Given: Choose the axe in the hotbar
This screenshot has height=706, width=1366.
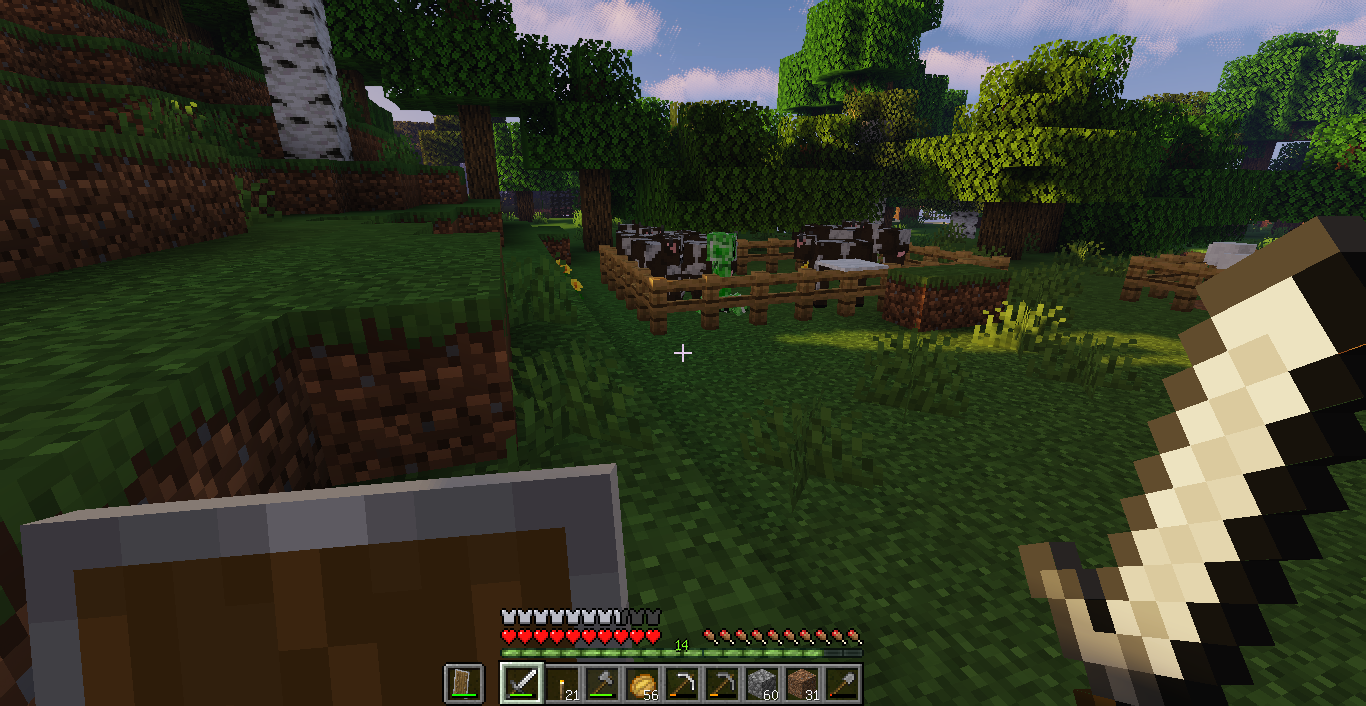Looking at the screenshot, I should coord(602,684).
